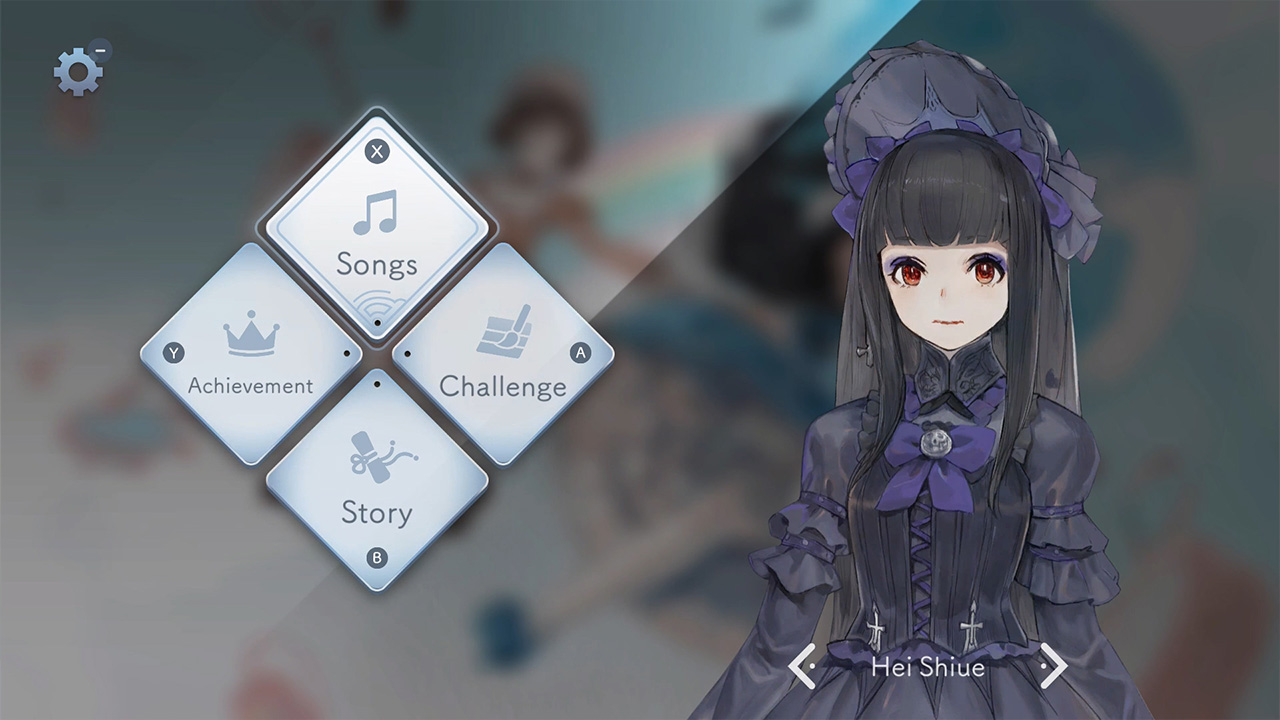Select the Songs diamond tile

pyautogui.click(x=375, y=235)
